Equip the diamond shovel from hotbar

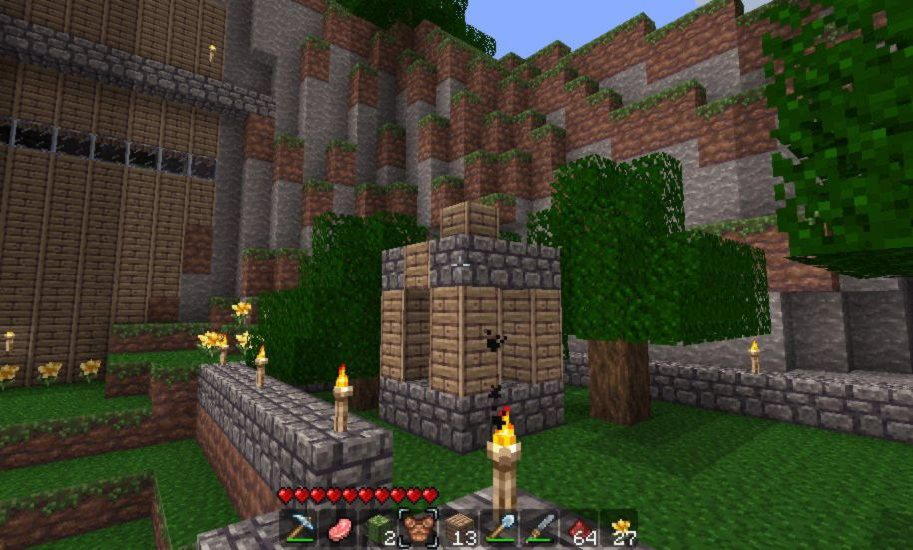[500, 527]
